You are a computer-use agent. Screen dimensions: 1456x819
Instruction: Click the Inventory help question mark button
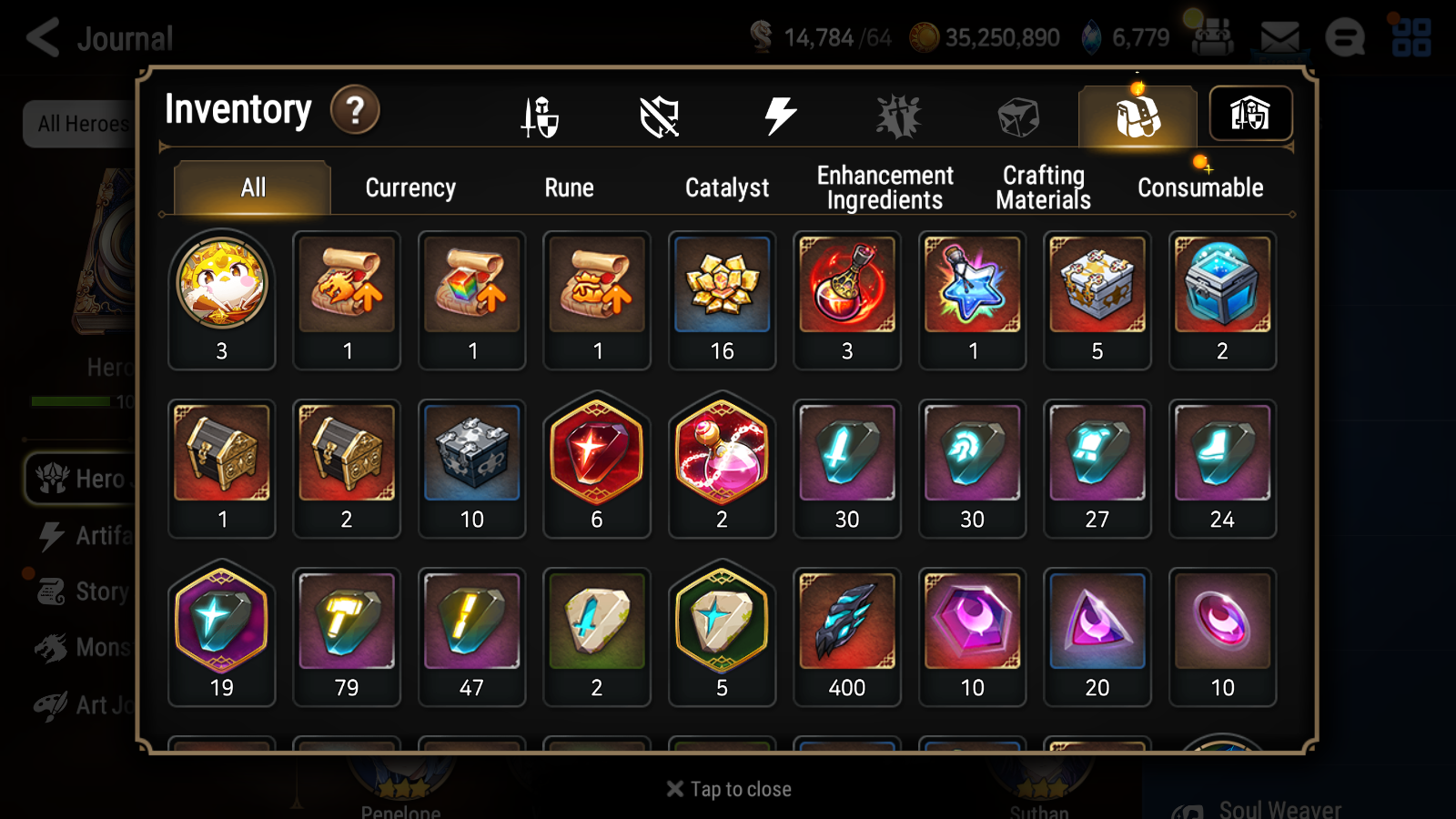pyautogui.click(x=355, y=110)
